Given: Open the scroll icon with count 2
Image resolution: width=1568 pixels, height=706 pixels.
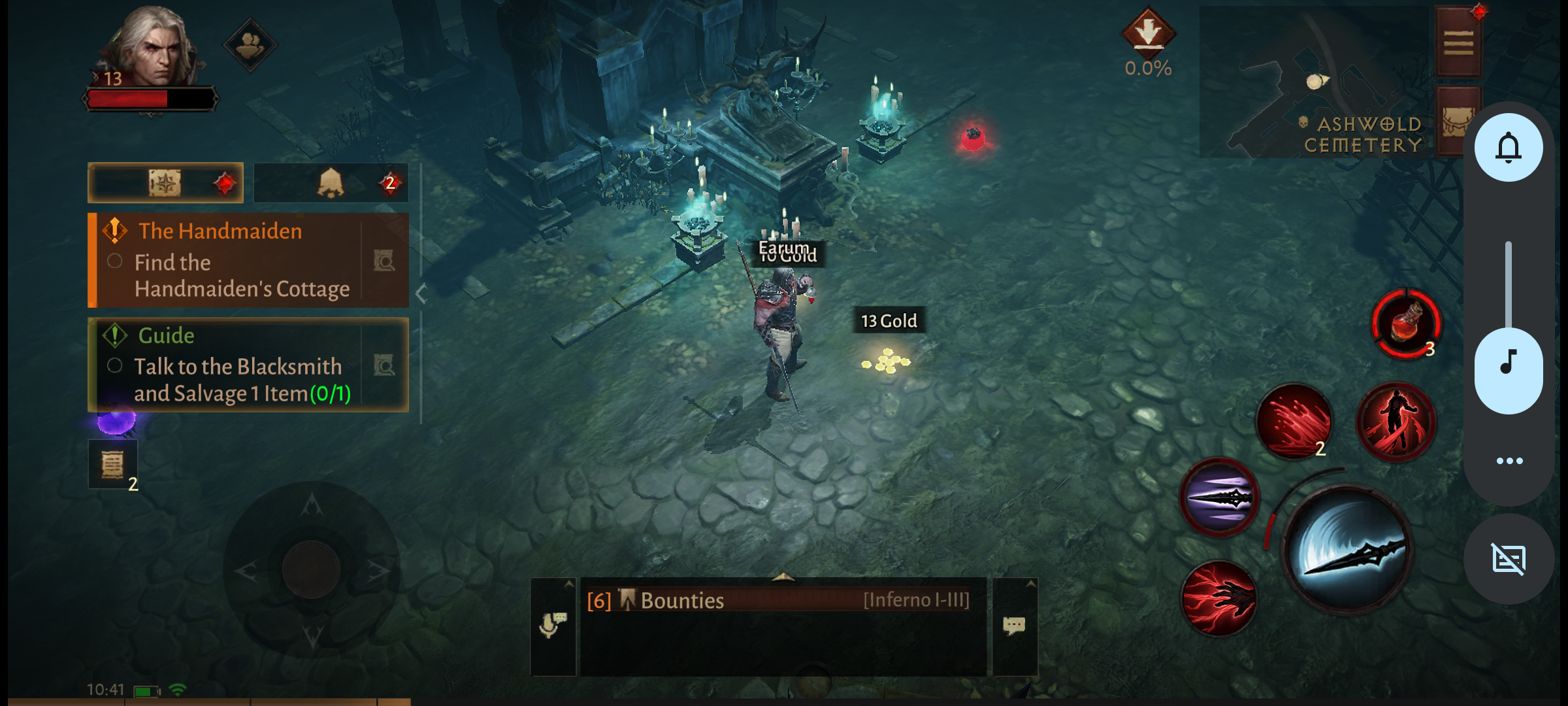Looking at the screenshot, I should (x=113, y=465).
